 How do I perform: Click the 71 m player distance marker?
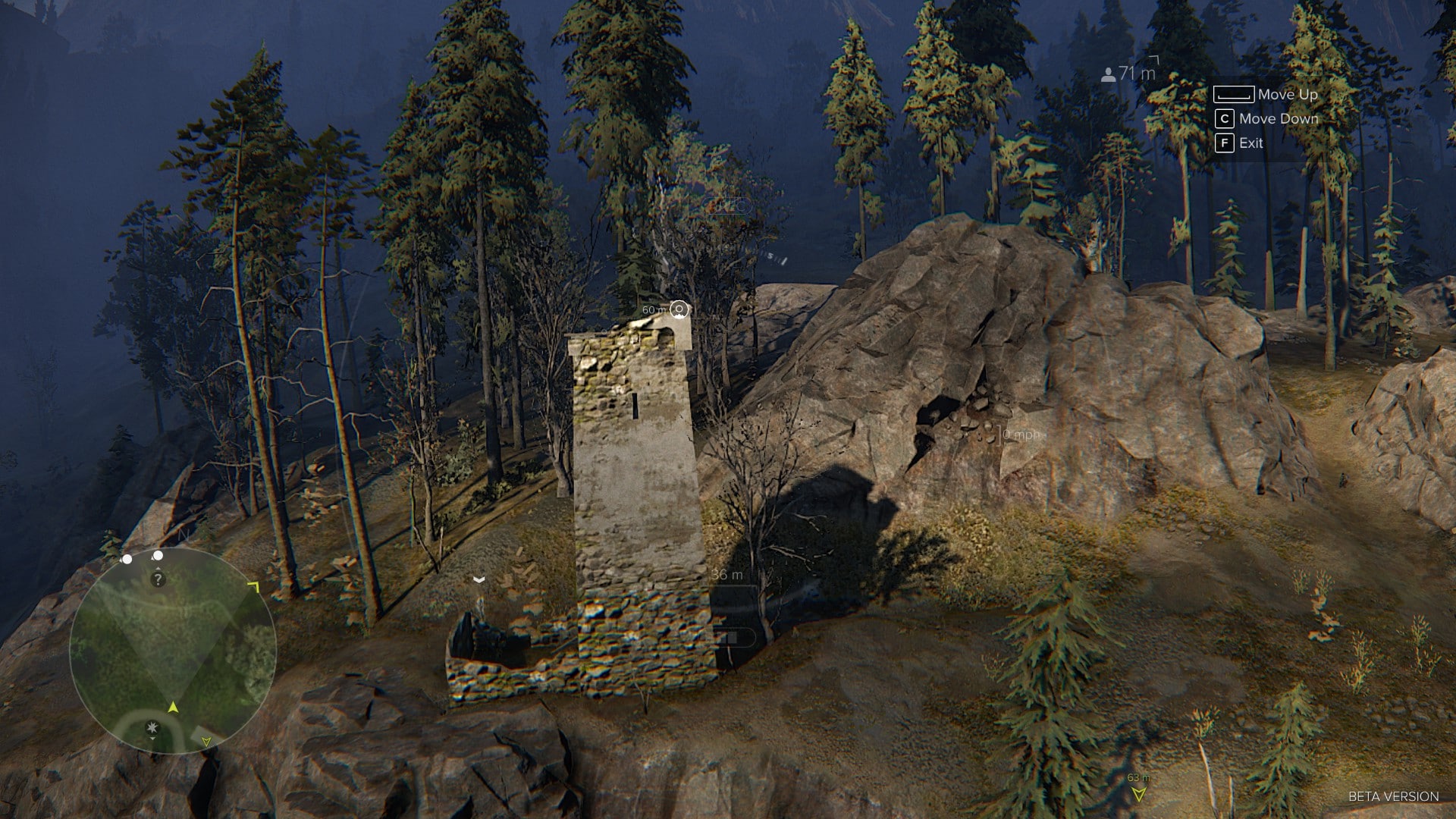pos(1129,74)
